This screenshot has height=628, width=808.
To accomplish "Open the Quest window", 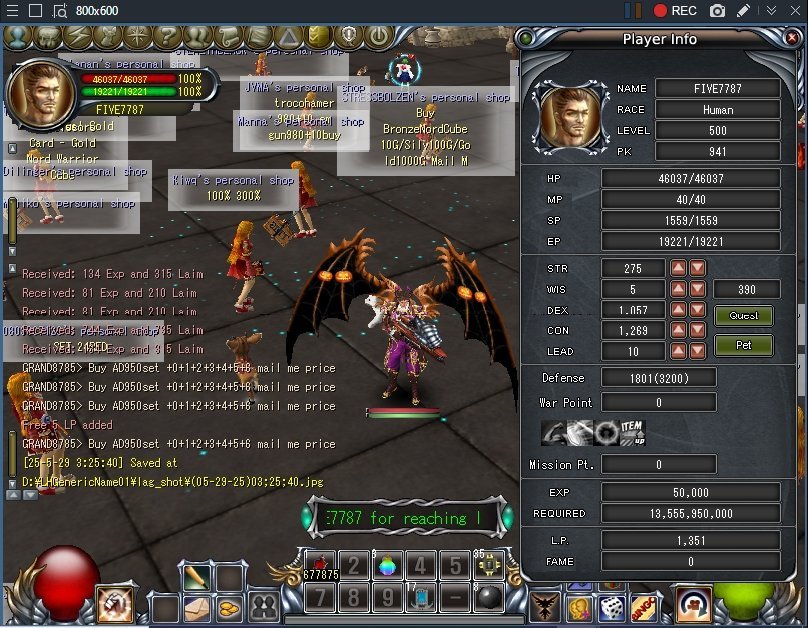I will coord(743,316).
